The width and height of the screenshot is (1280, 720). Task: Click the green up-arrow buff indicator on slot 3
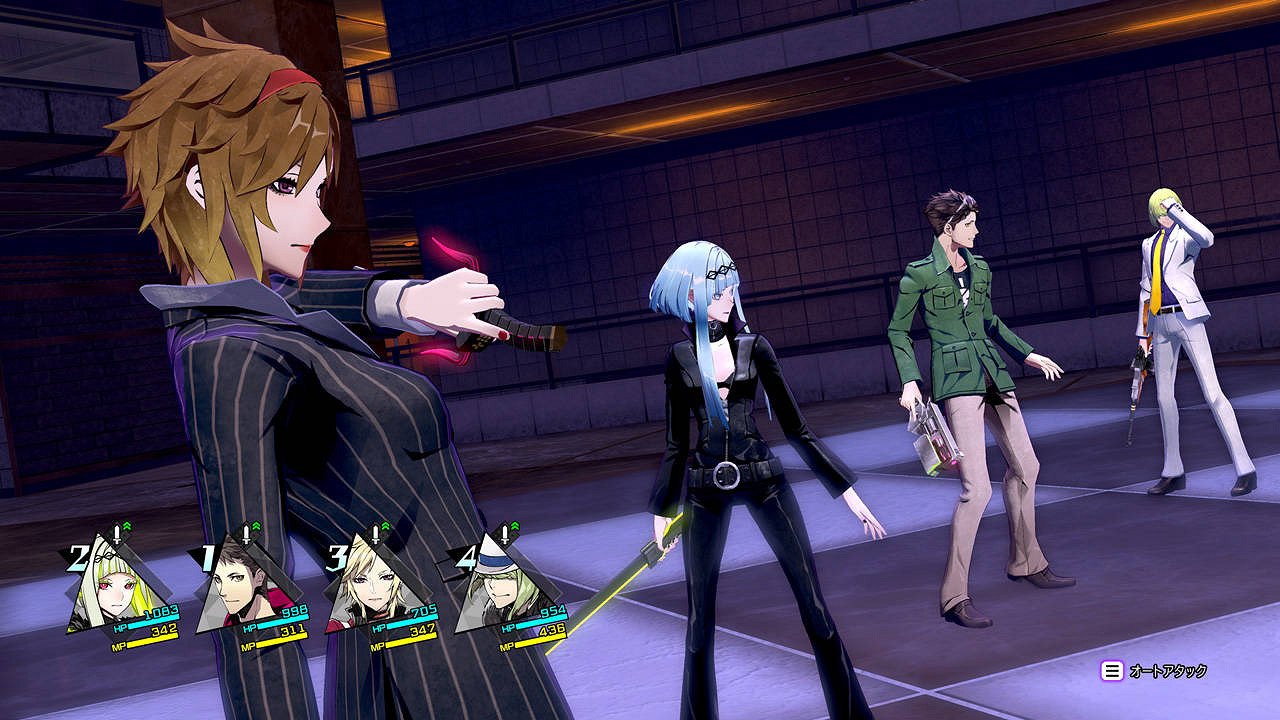387,525
